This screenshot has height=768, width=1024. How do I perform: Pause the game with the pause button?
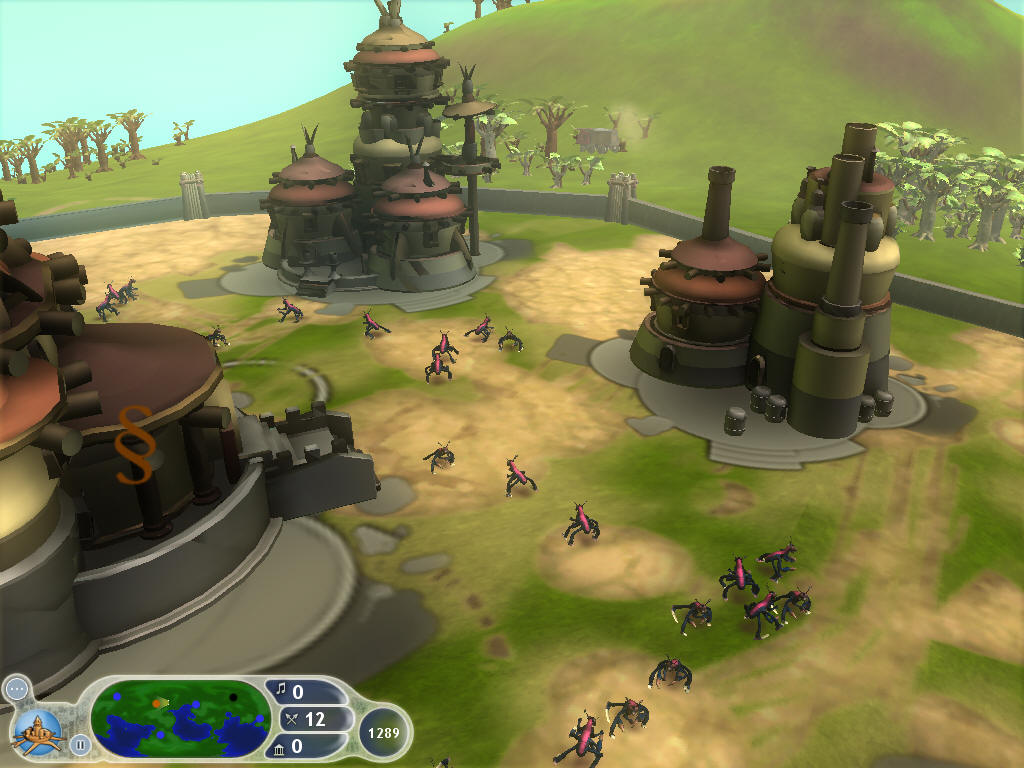click(80, 744)
